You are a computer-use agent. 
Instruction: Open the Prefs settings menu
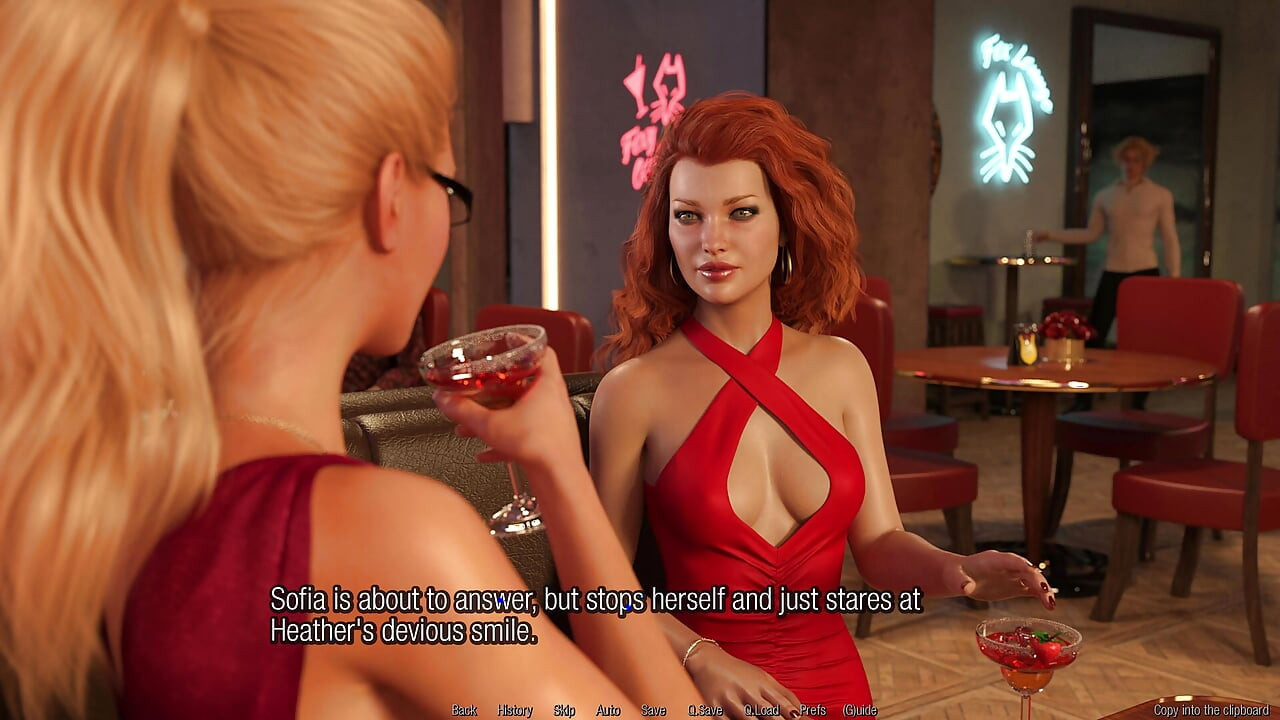pyautogui.click(x=815, y=709)
